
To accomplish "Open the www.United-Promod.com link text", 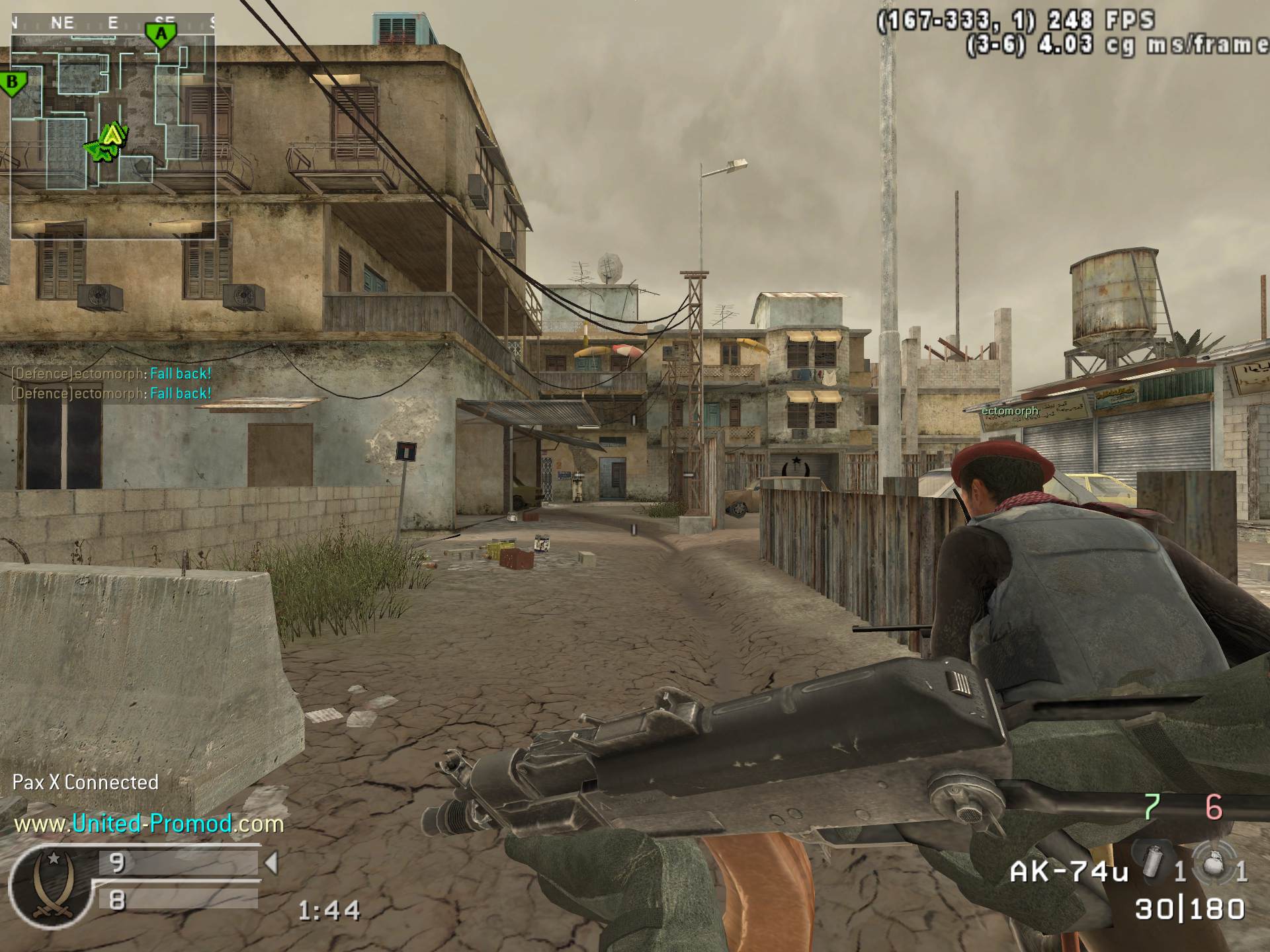I will click(148, 824).
